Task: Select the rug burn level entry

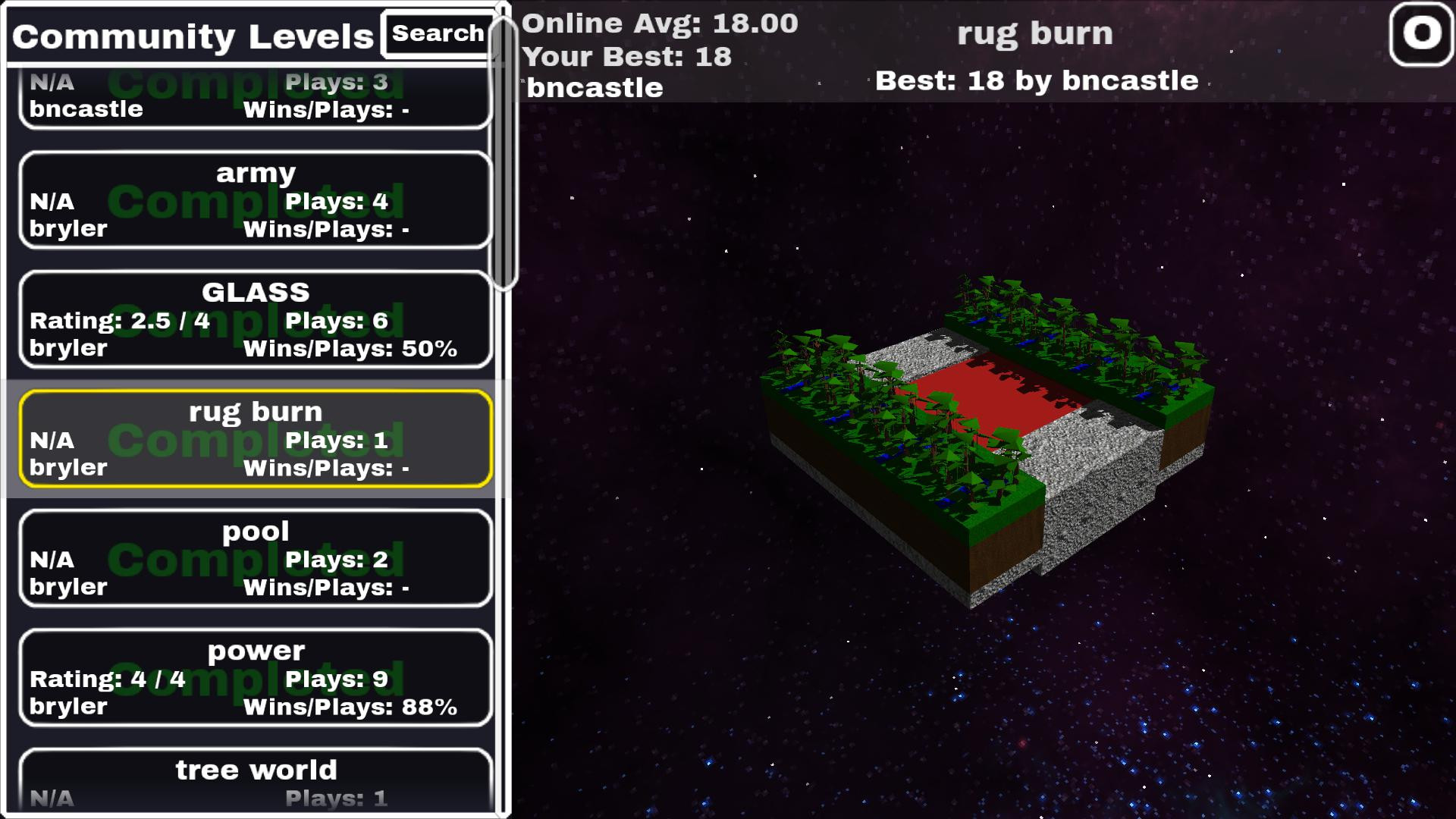Action: point(256,438)
